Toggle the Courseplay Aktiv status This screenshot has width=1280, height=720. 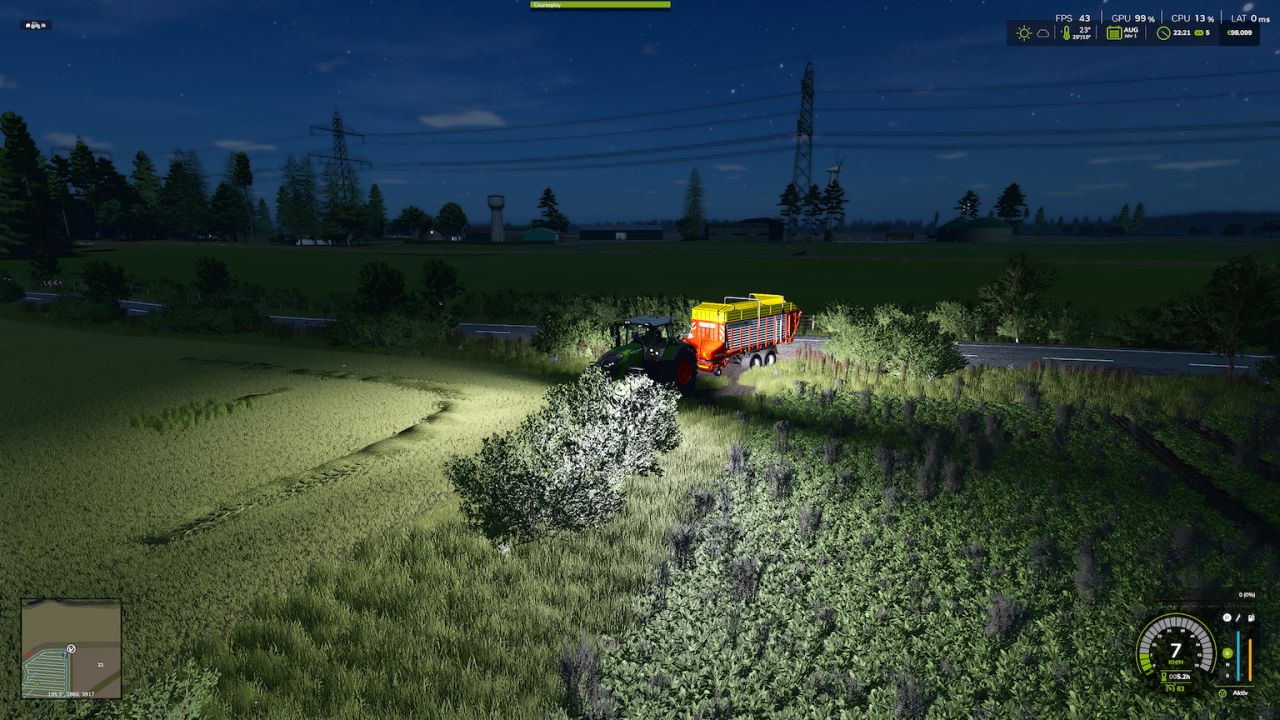click(x=1241, y=693)
